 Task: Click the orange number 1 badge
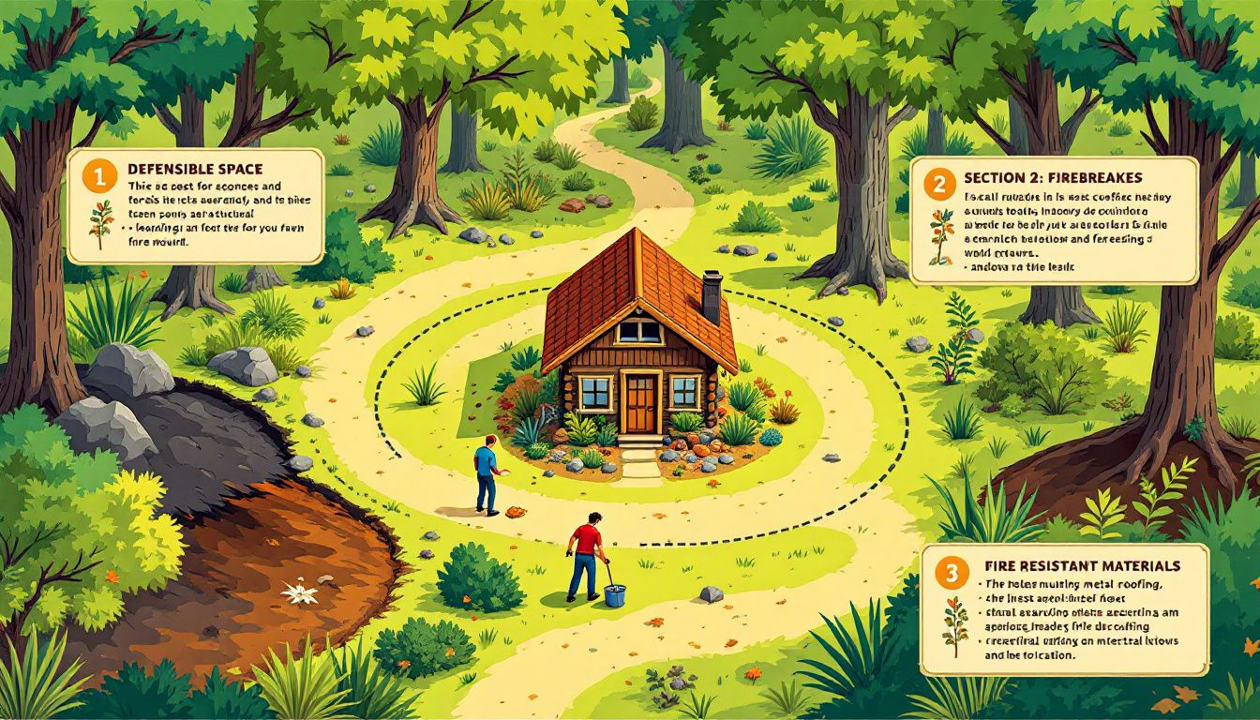[99, 177]
